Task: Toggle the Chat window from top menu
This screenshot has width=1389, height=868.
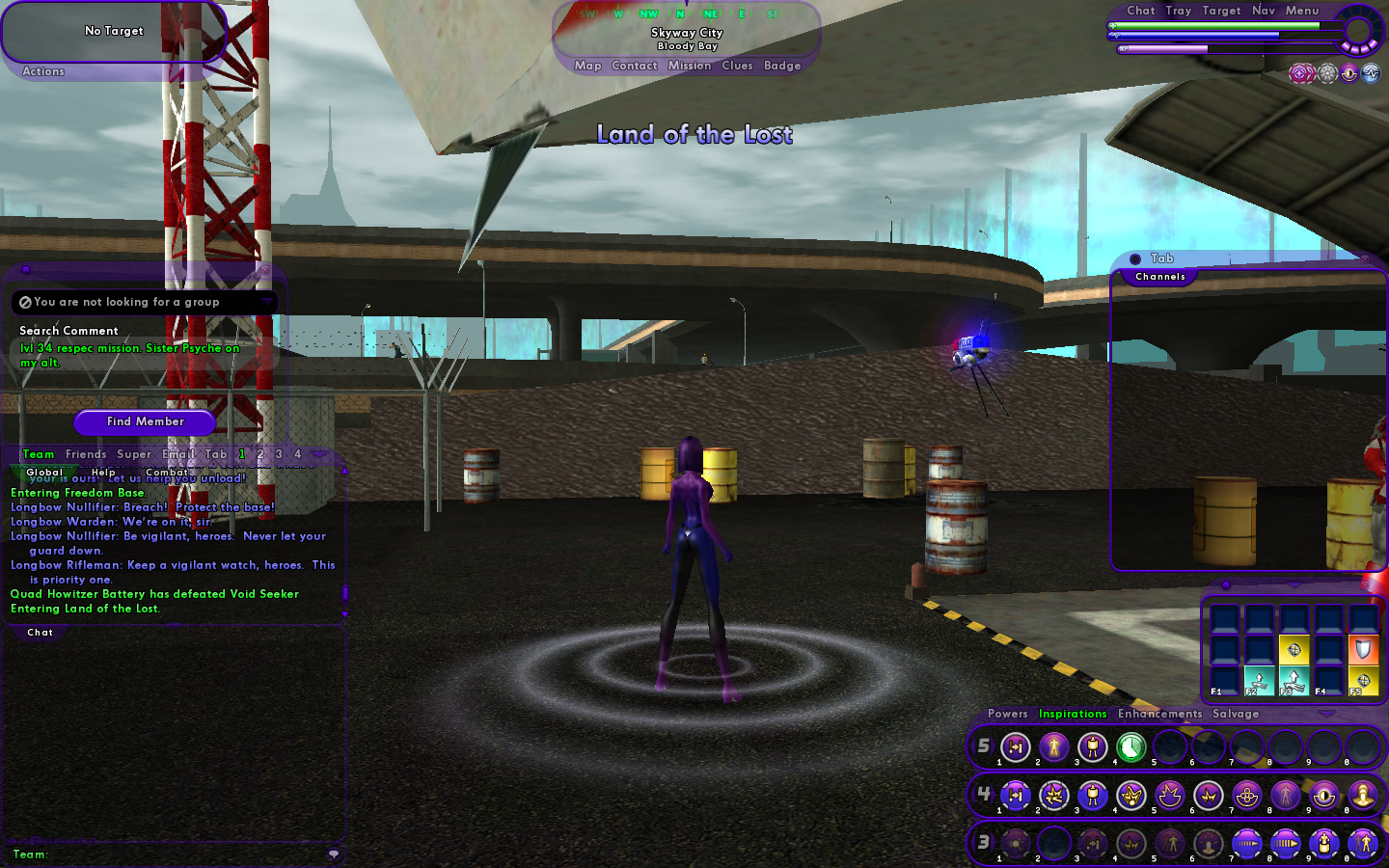Action: coord(1140,11)
